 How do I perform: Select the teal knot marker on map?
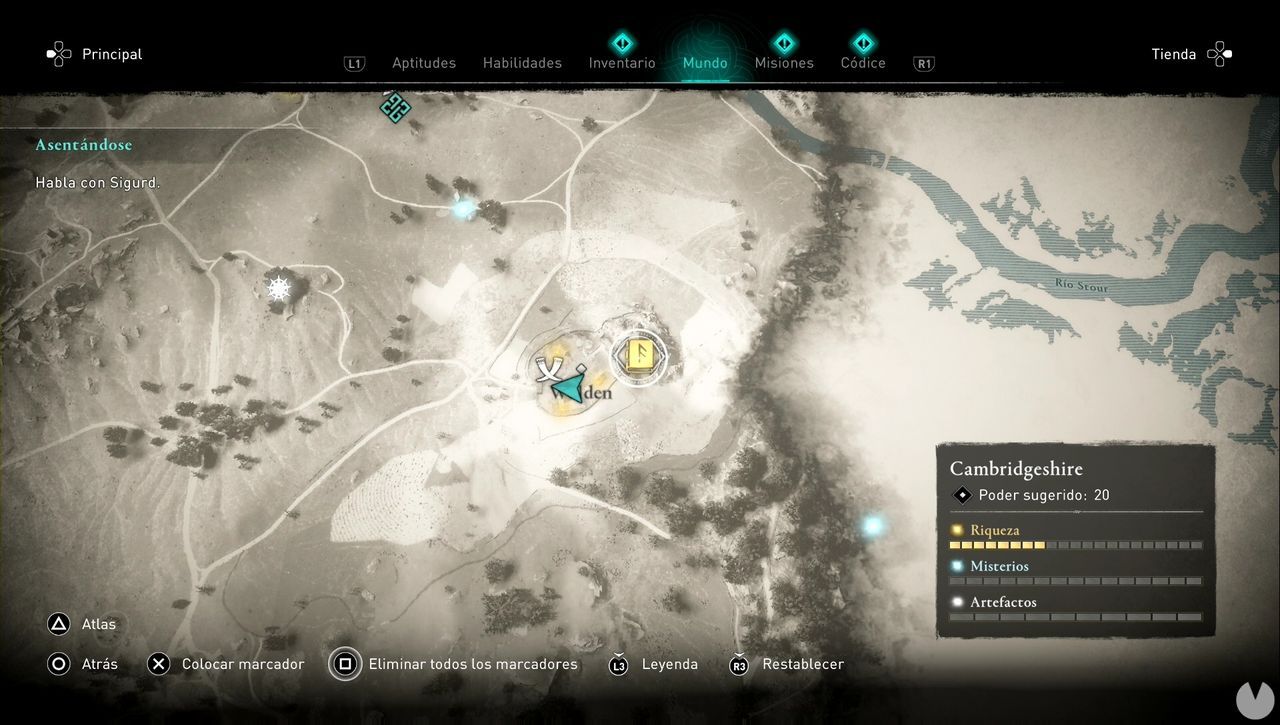(x=395, y=107)
